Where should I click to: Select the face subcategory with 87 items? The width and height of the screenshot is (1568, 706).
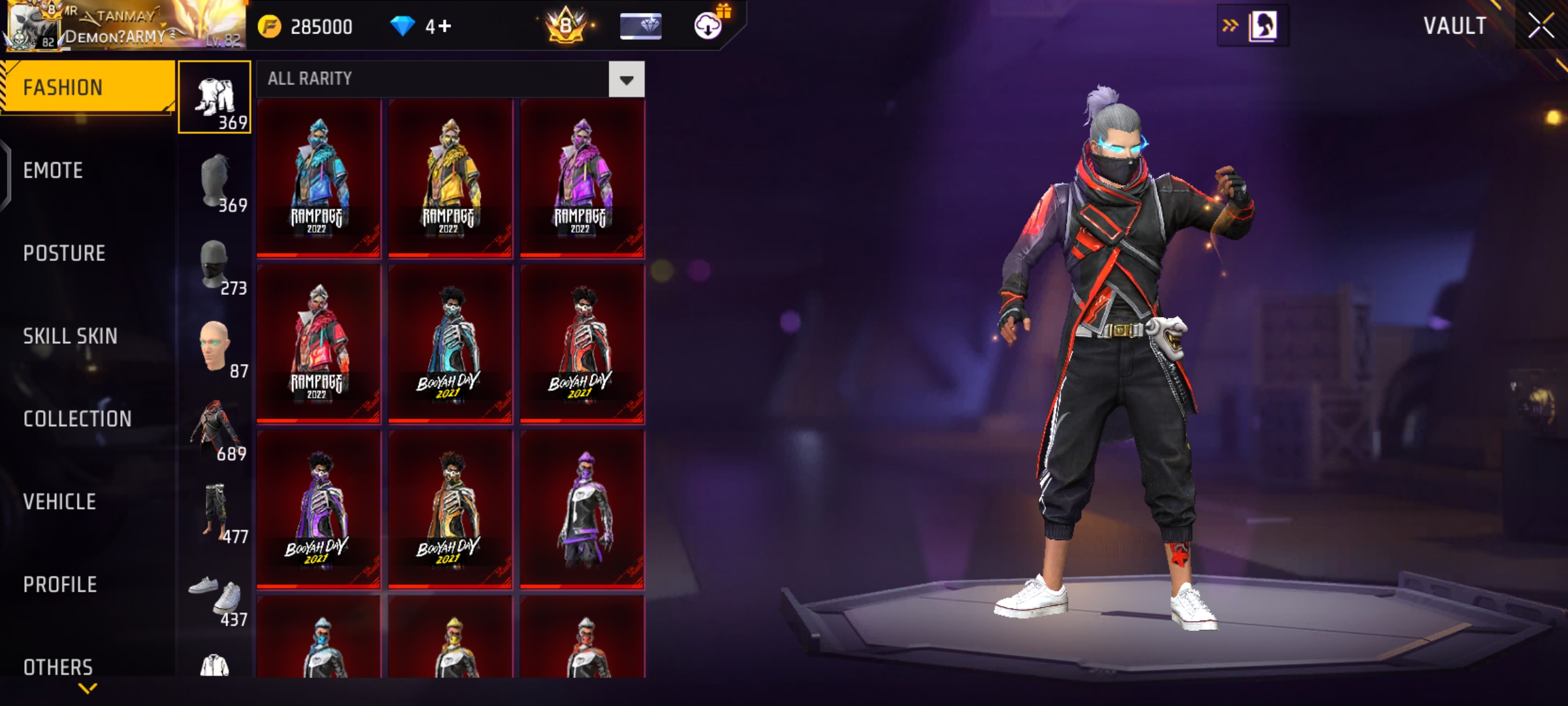[216, 348]
